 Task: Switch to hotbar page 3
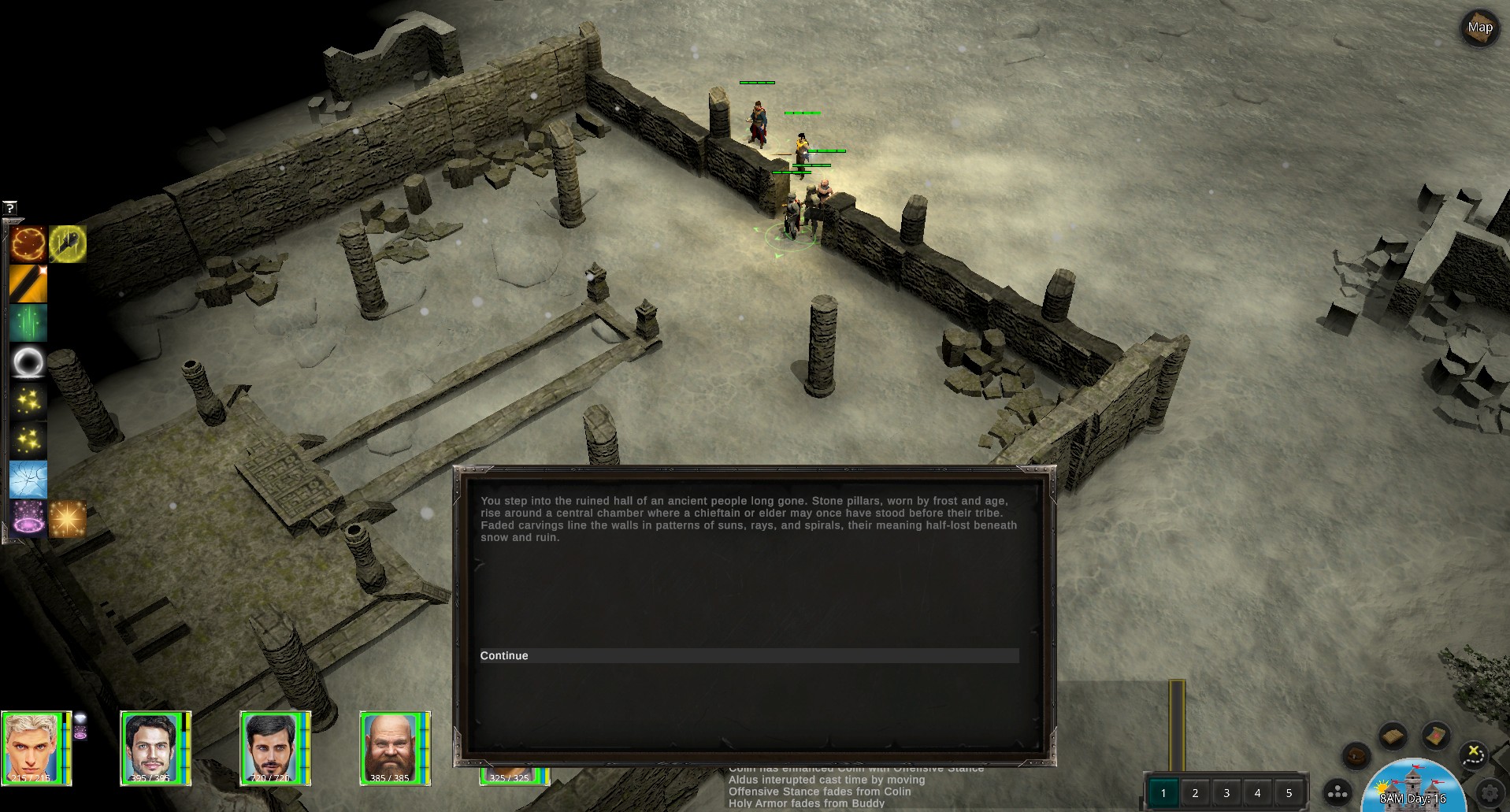[x=1226, y=793]
